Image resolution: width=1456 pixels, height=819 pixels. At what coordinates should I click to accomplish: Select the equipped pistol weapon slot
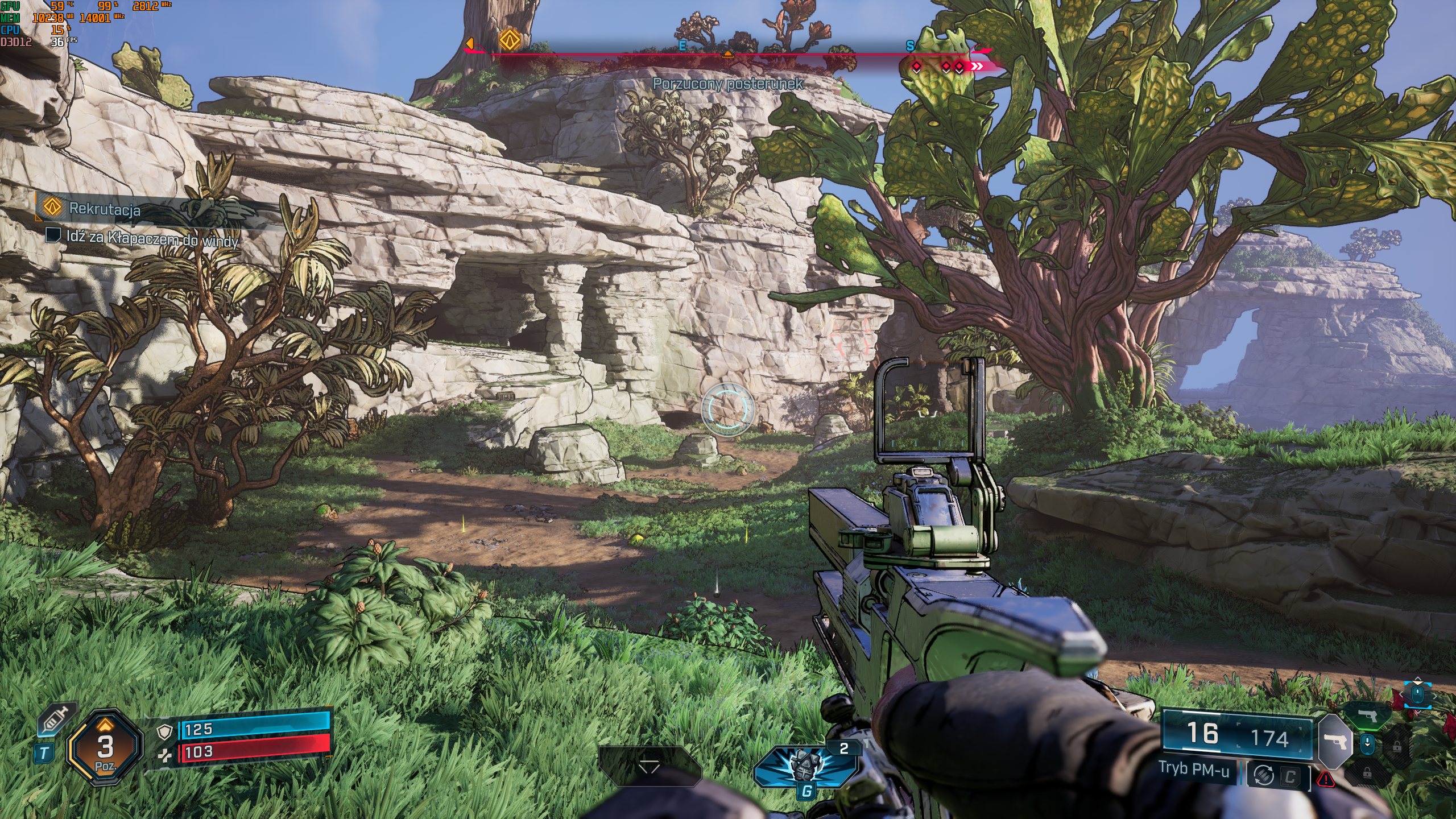coord(1333,742)
